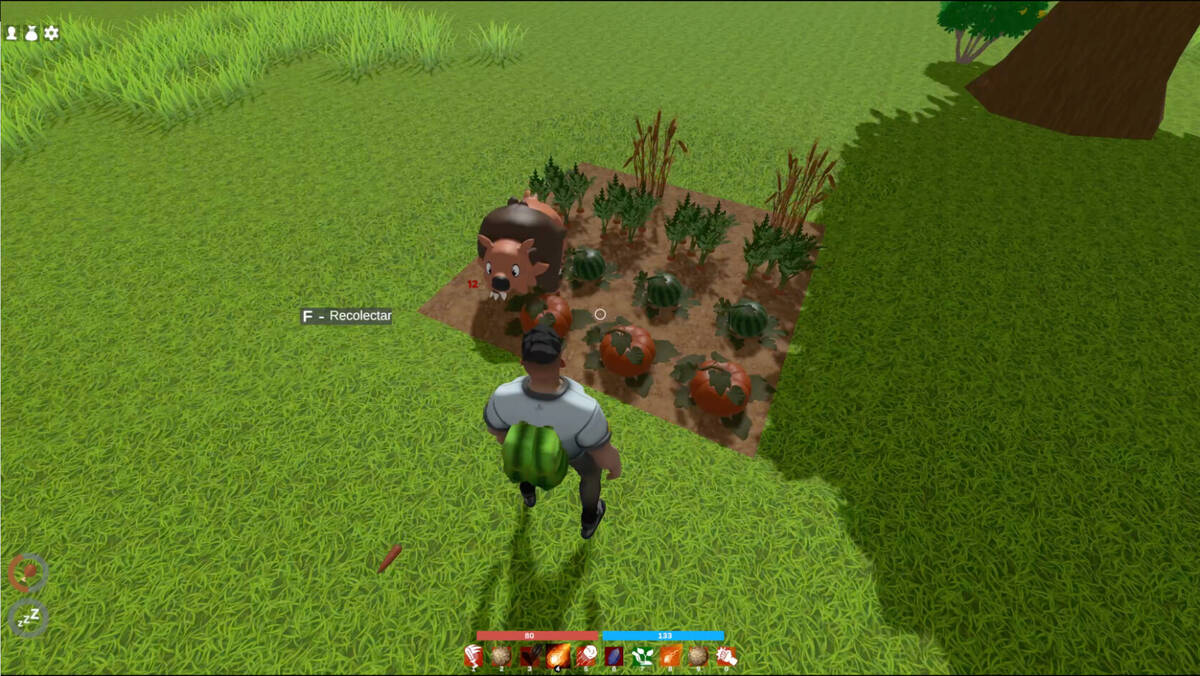
Task: Pick the brown ball item in slot 9
Action: [x=698, y=656]
